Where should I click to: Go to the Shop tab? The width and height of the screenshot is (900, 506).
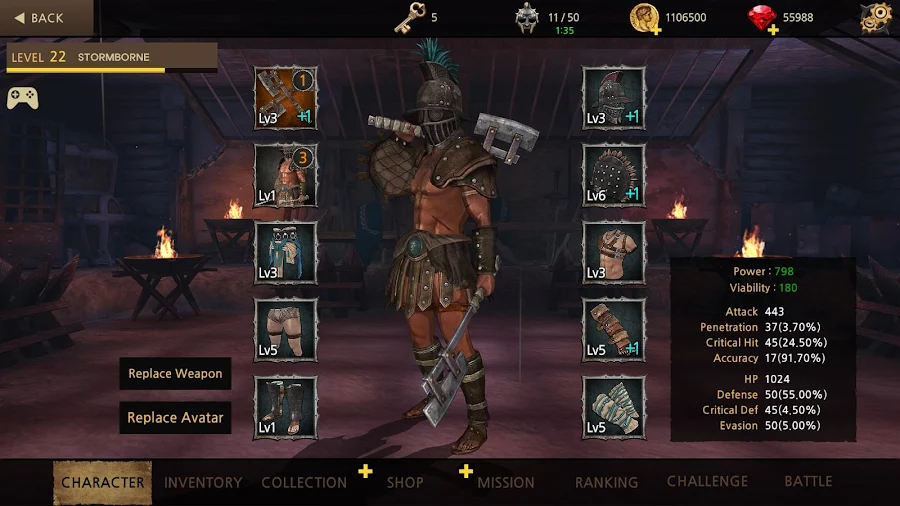click(x=405, y=482)
